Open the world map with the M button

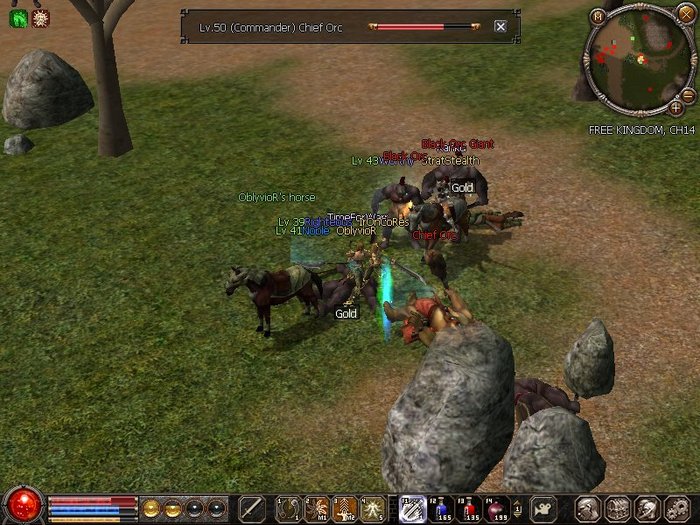(598, 16)
